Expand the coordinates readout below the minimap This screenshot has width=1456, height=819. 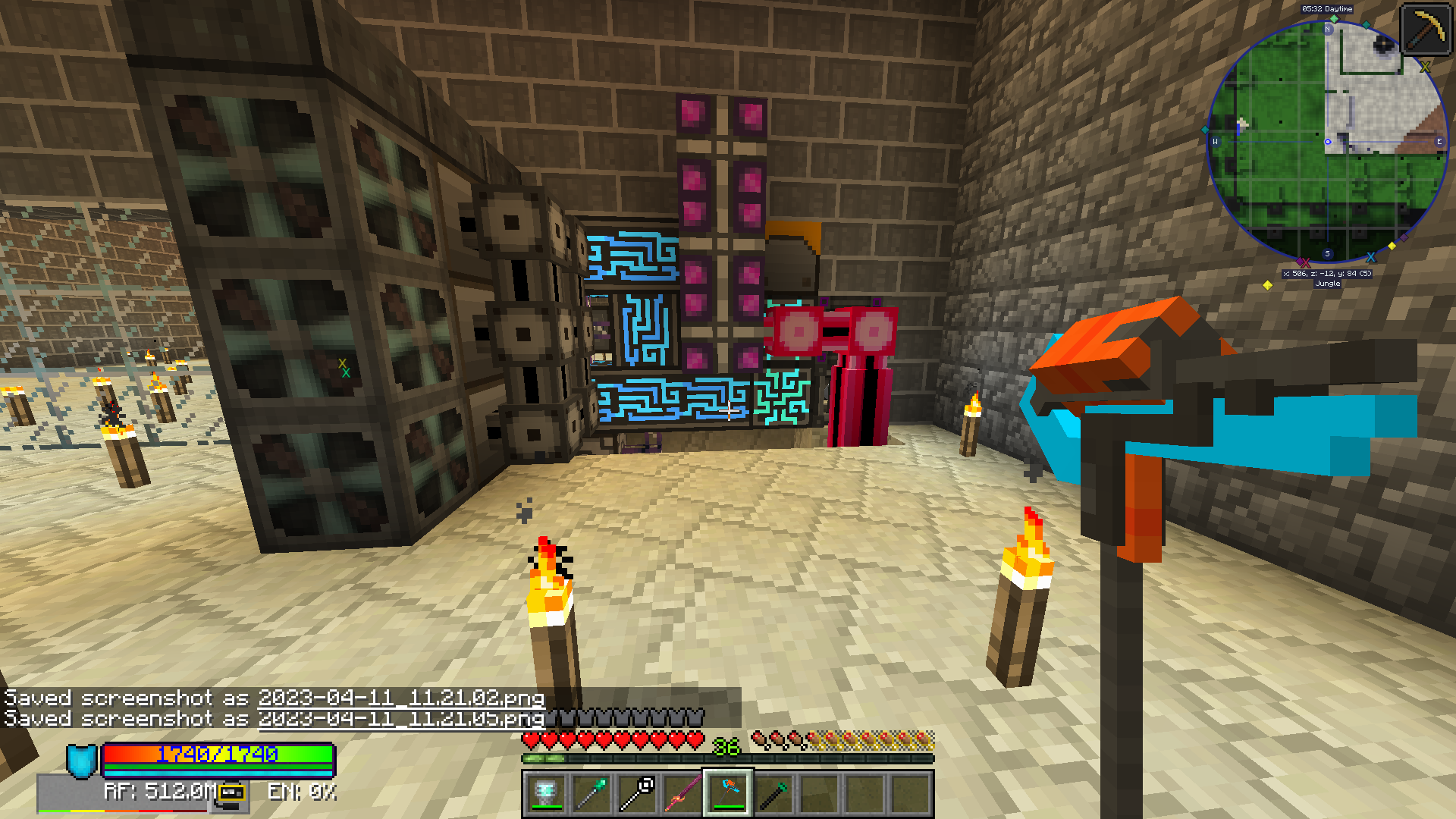click(x=1327, y=272)
